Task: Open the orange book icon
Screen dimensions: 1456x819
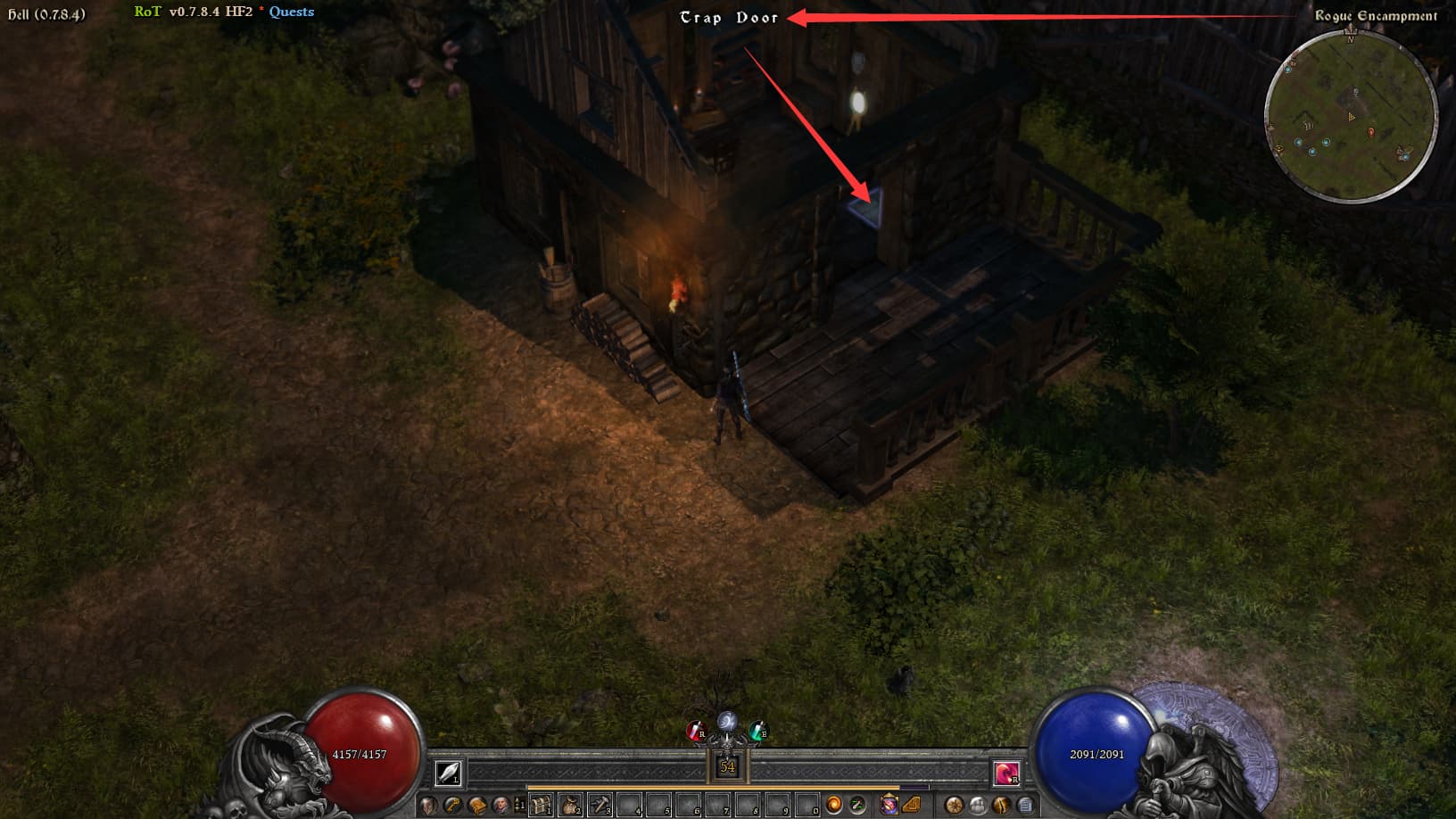Action: point(477,805)
